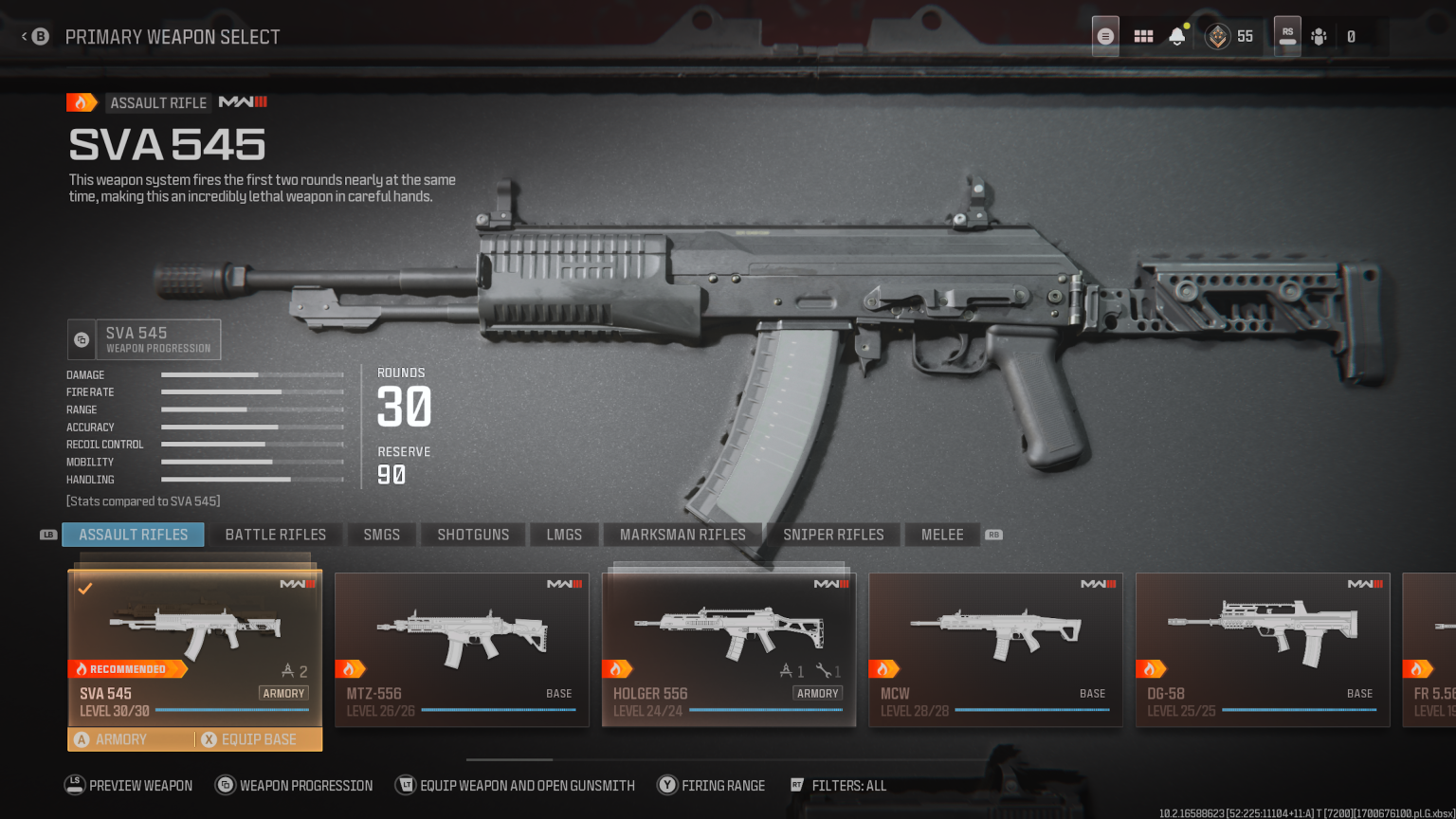Click the back arrow beside Primary Weapon Select
Viewport: 1456px width, 819px height.
point(23,36)
